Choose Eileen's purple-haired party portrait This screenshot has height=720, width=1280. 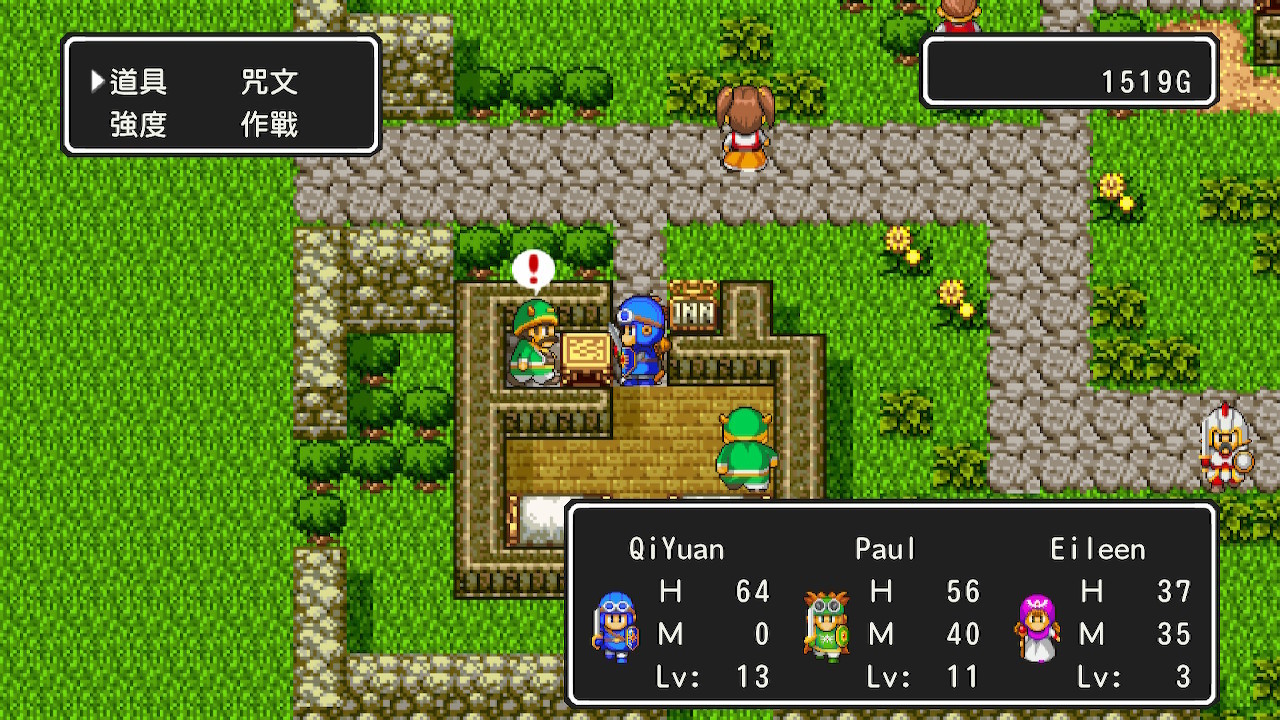1037,627
